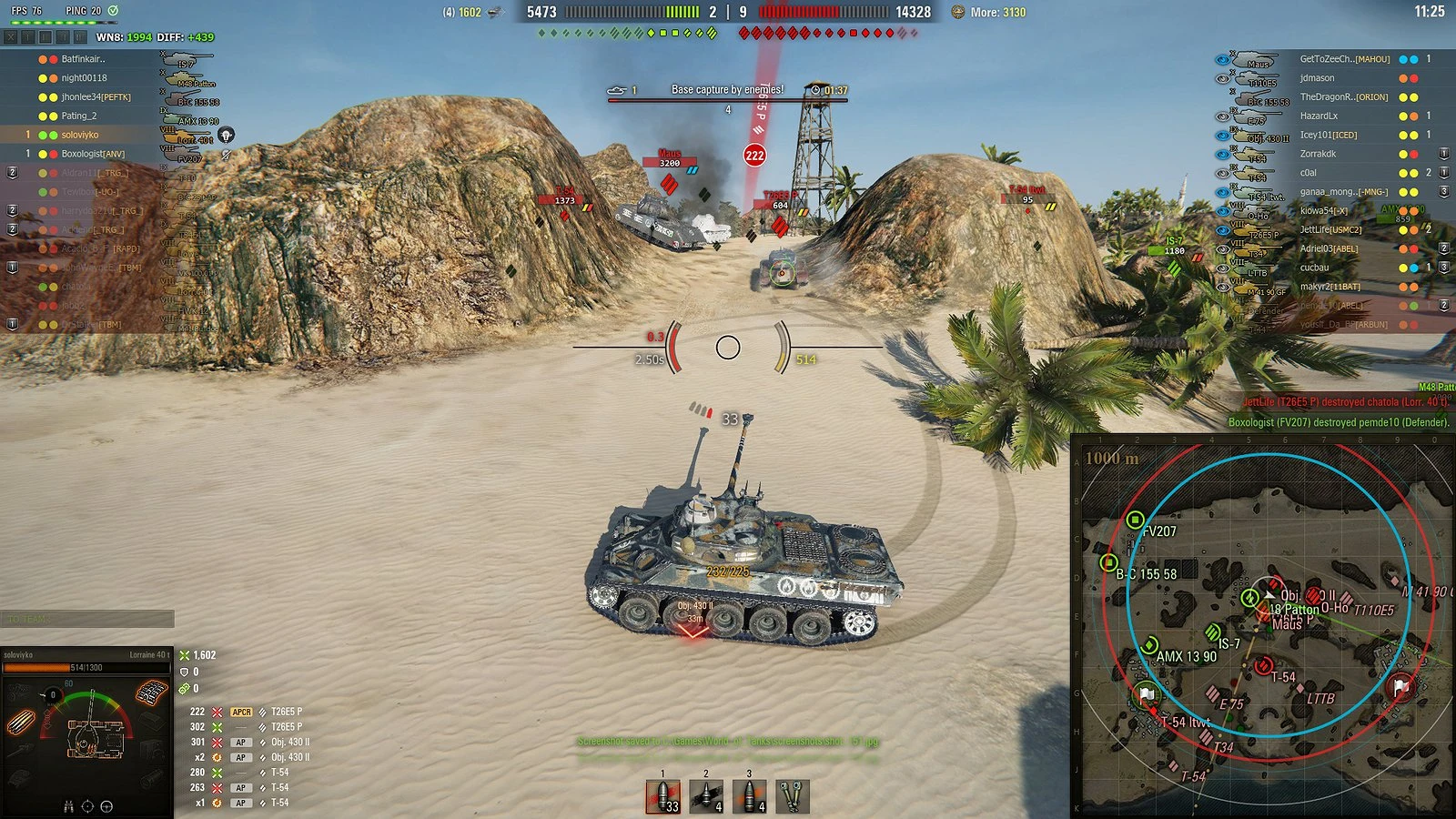Select teammate soloviyko in friendly roster
Image resolution: width=1456 pixels, height=819 pixels.
82,133
